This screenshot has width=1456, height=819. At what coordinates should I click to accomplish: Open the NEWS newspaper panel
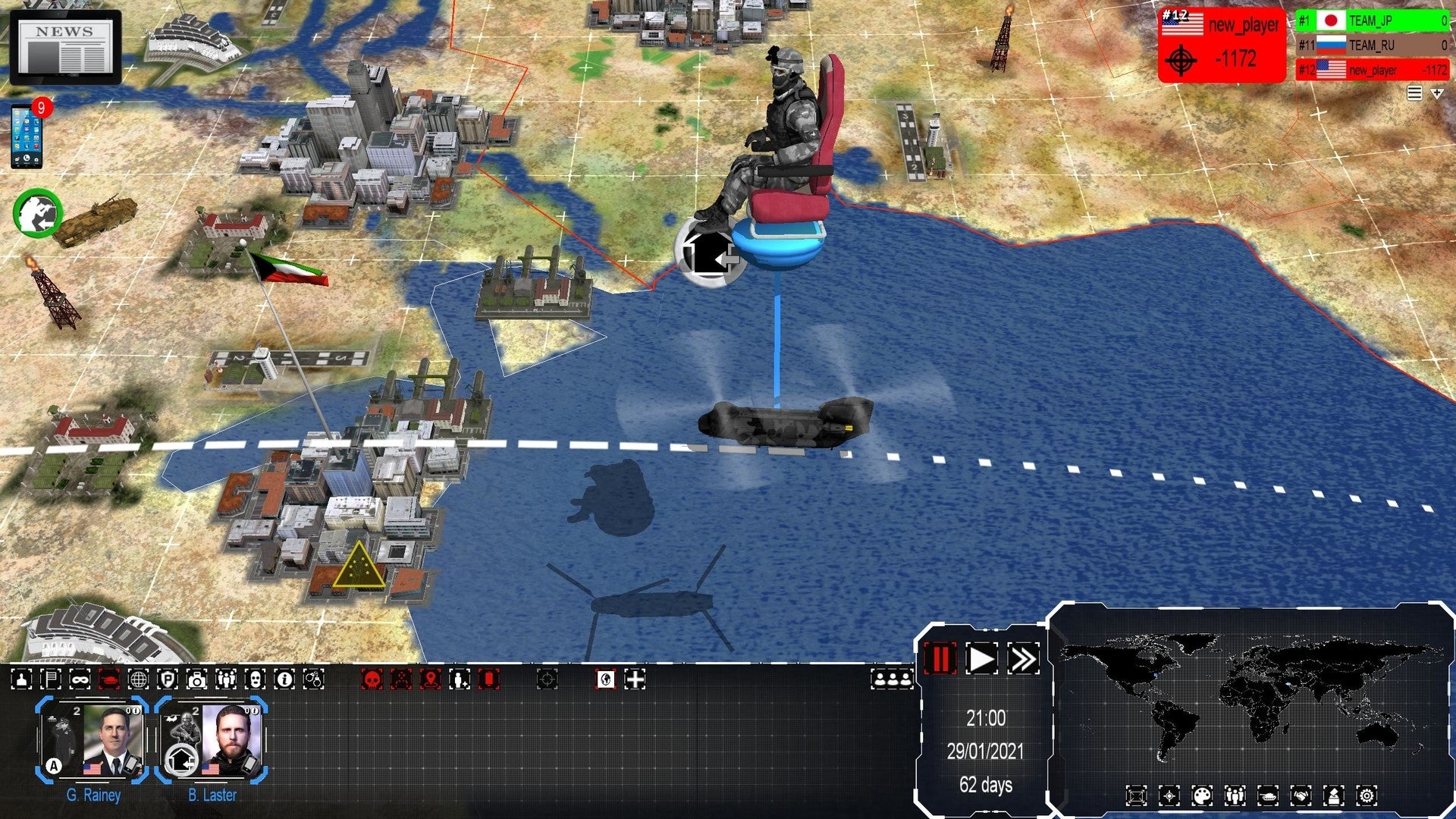(64, 47)
